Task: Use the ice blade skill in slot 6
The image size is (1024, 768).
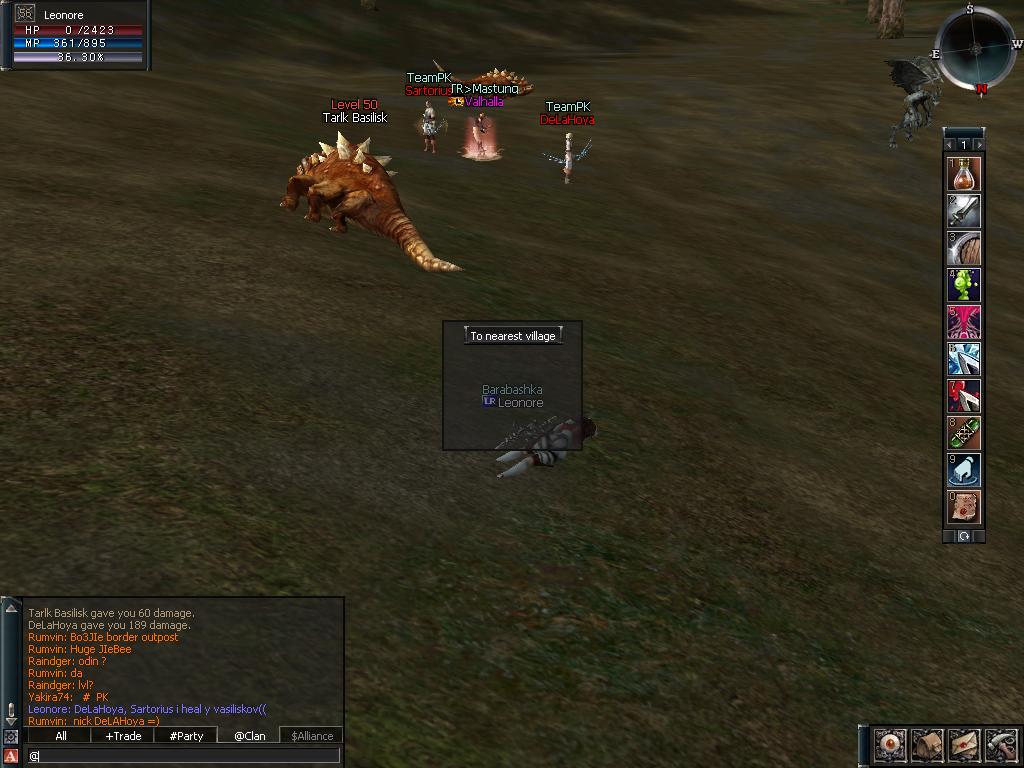Action: pyautogui.click(x=964, y=360)
